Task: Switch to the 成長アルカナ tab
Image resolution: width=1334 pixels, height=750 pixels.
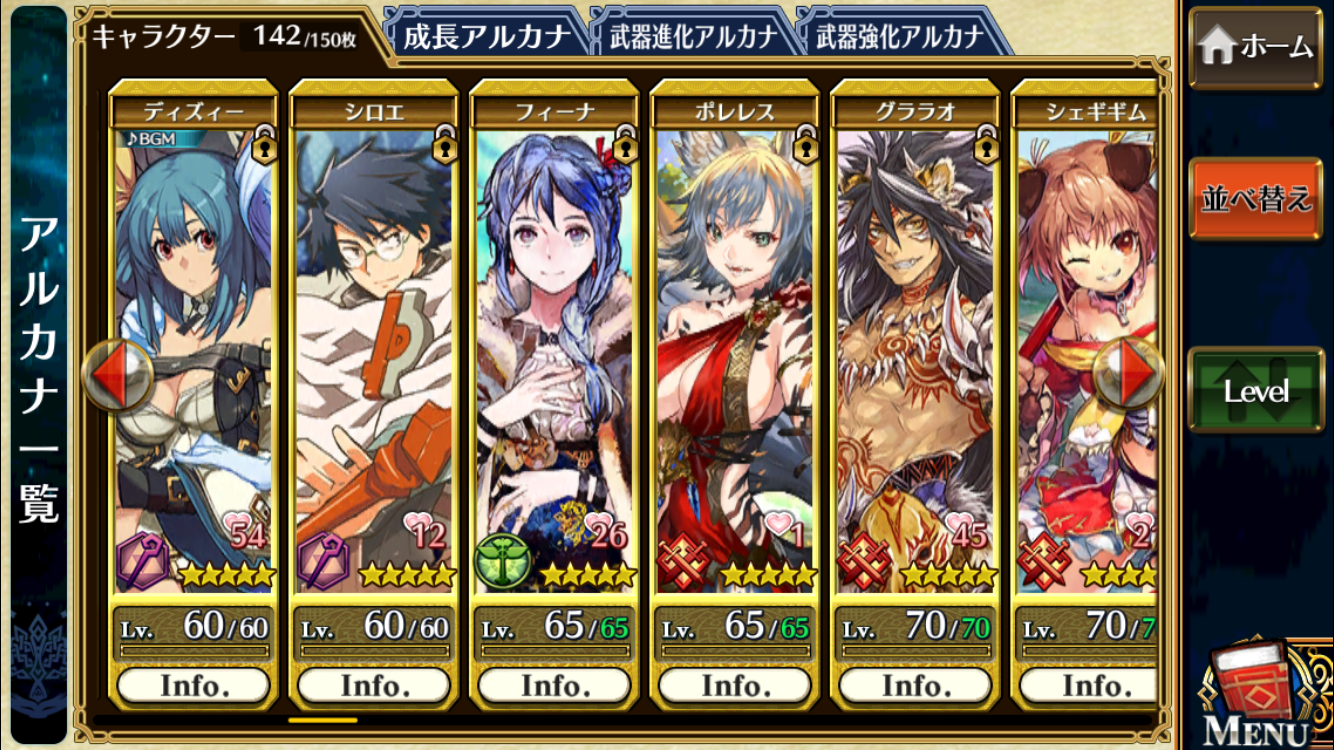Action: click(484, 37)
